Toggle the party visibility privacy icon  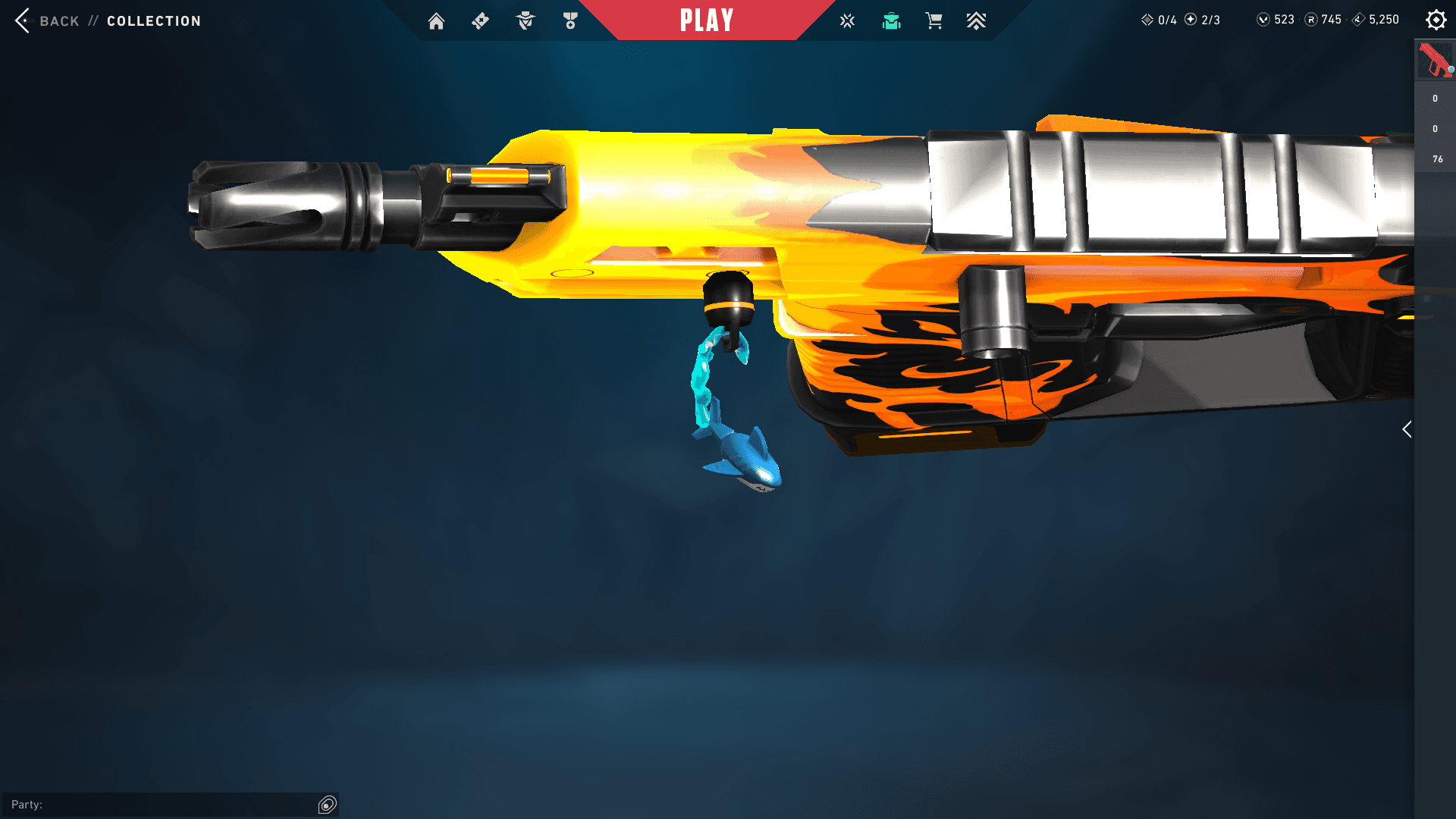click(x=327, y=805)
